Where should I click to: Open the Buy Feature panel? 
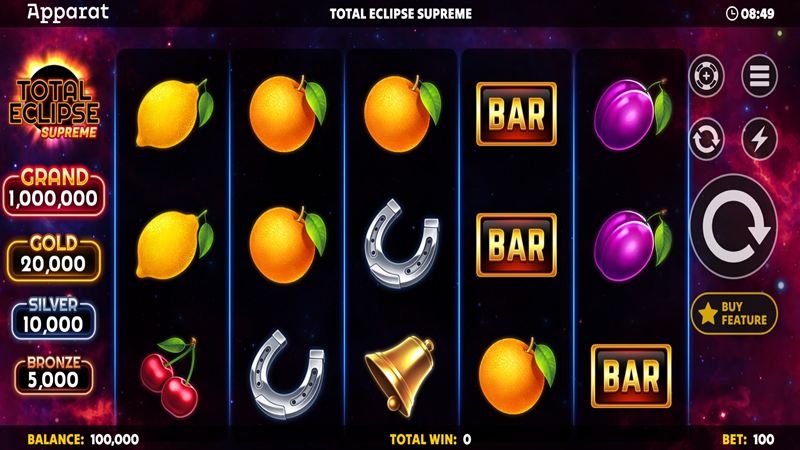click(734, 314)
